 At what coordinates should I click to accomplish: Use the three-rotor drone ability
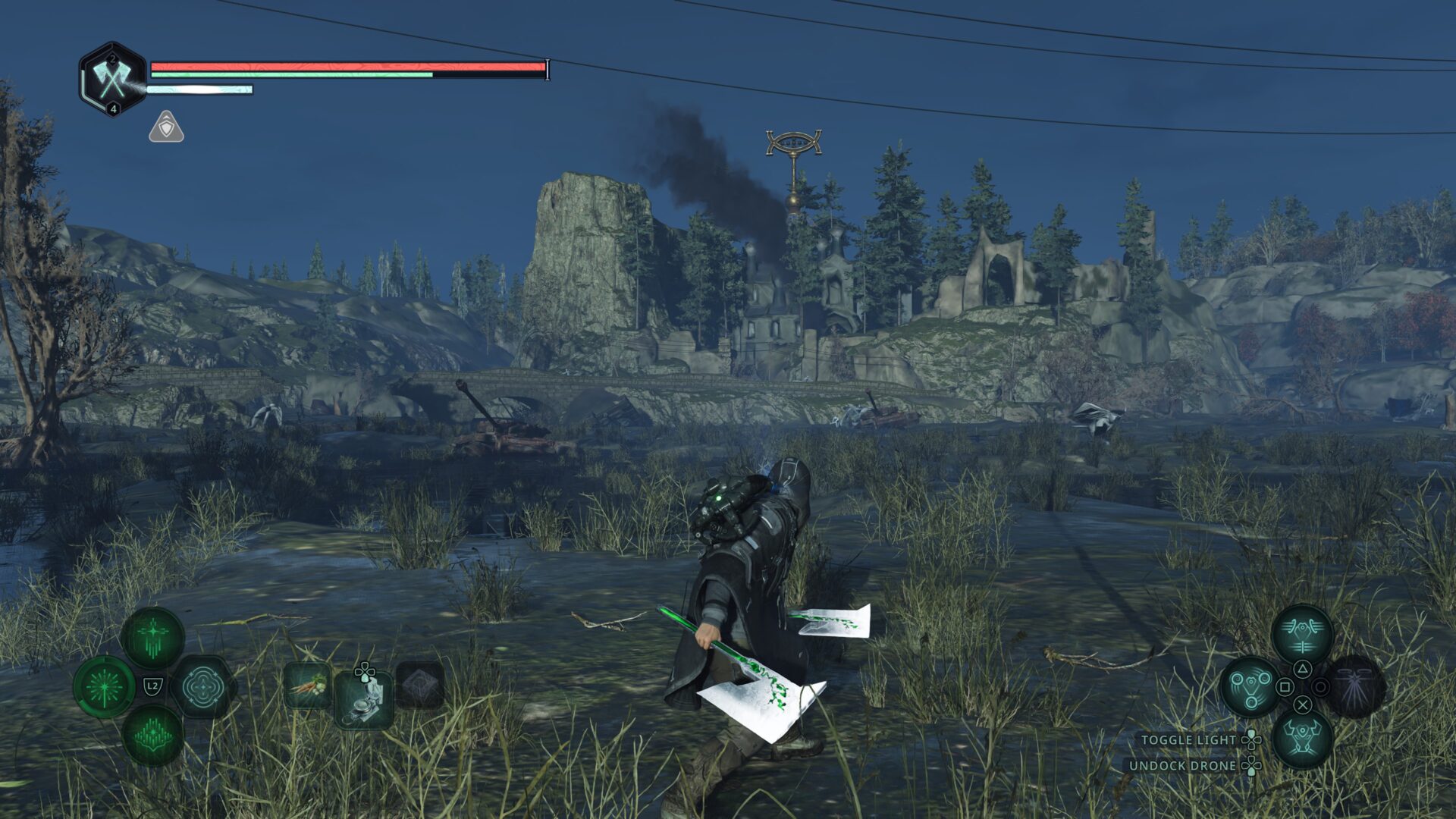point(1250,687)
